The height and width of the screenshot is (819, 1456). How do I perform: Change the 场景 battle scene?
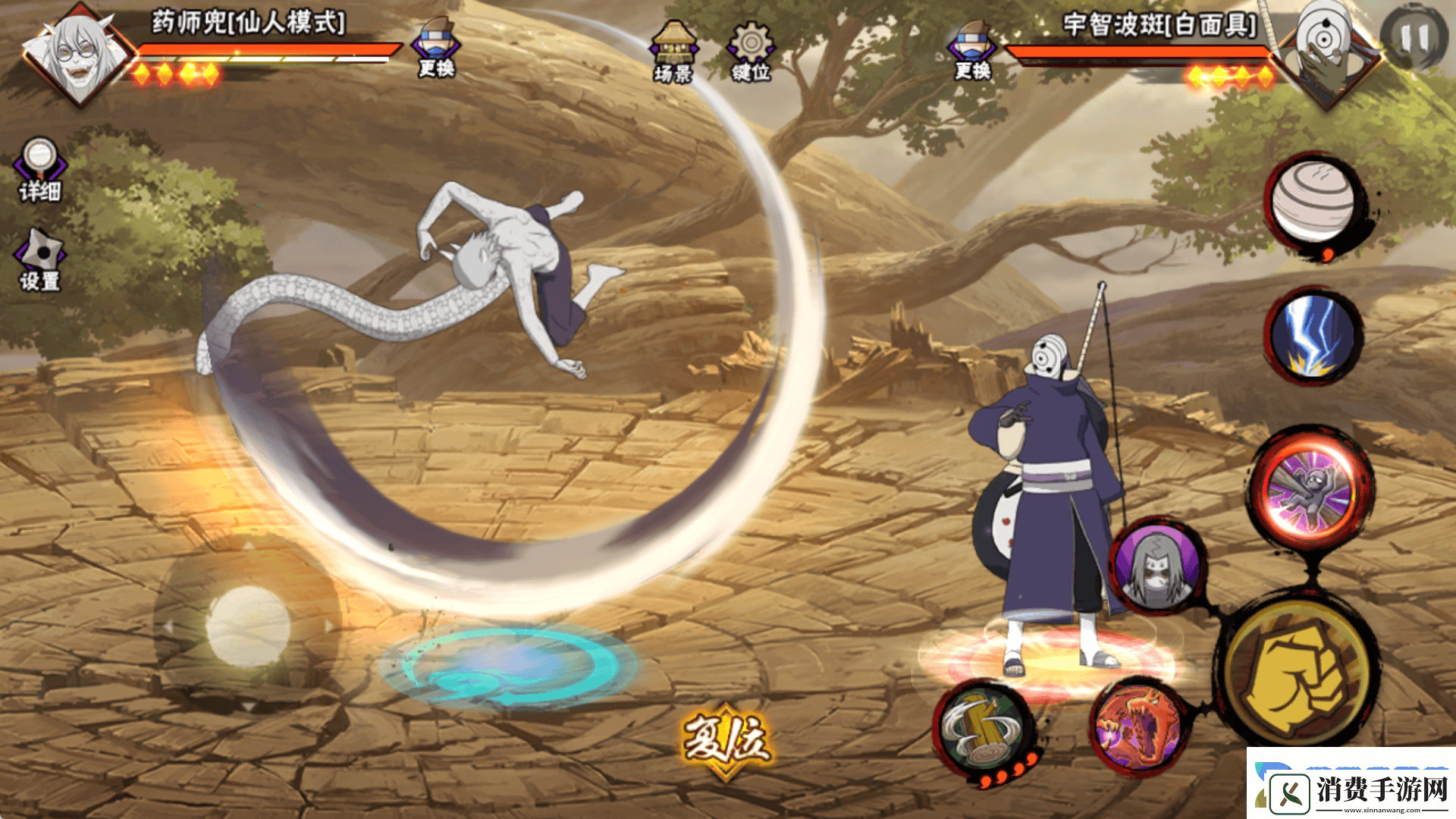pyautogui.click(x=673, y=52)
